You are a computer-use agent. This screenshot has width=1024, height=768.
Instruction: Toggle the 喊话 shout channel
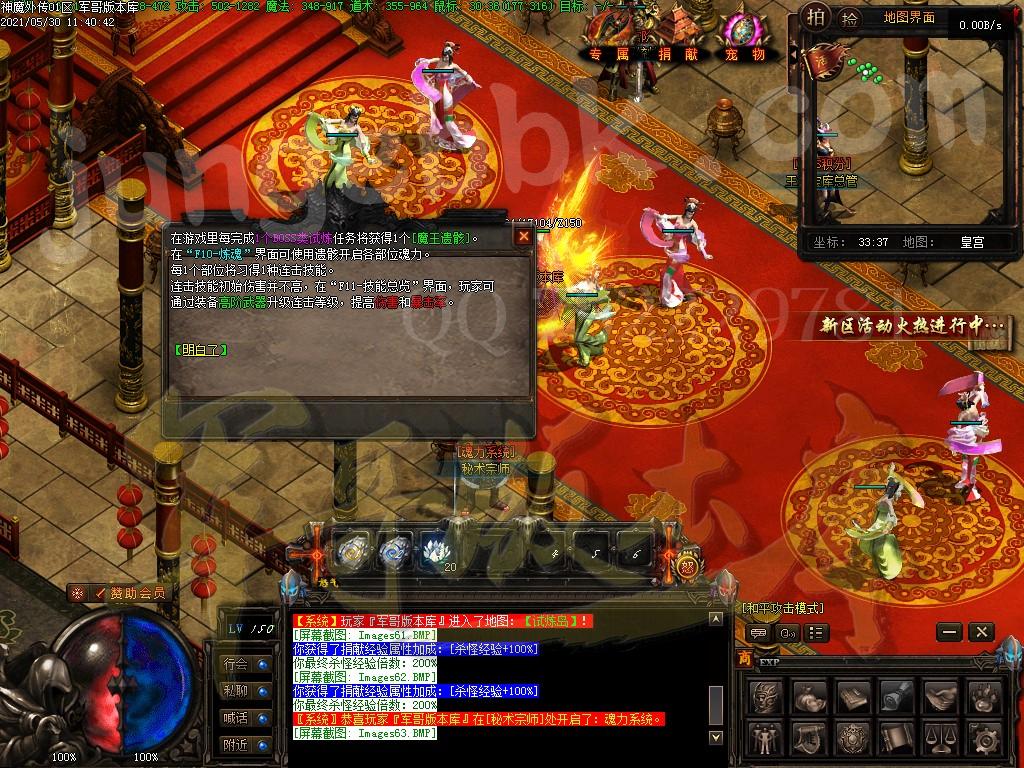coord(245,717)
